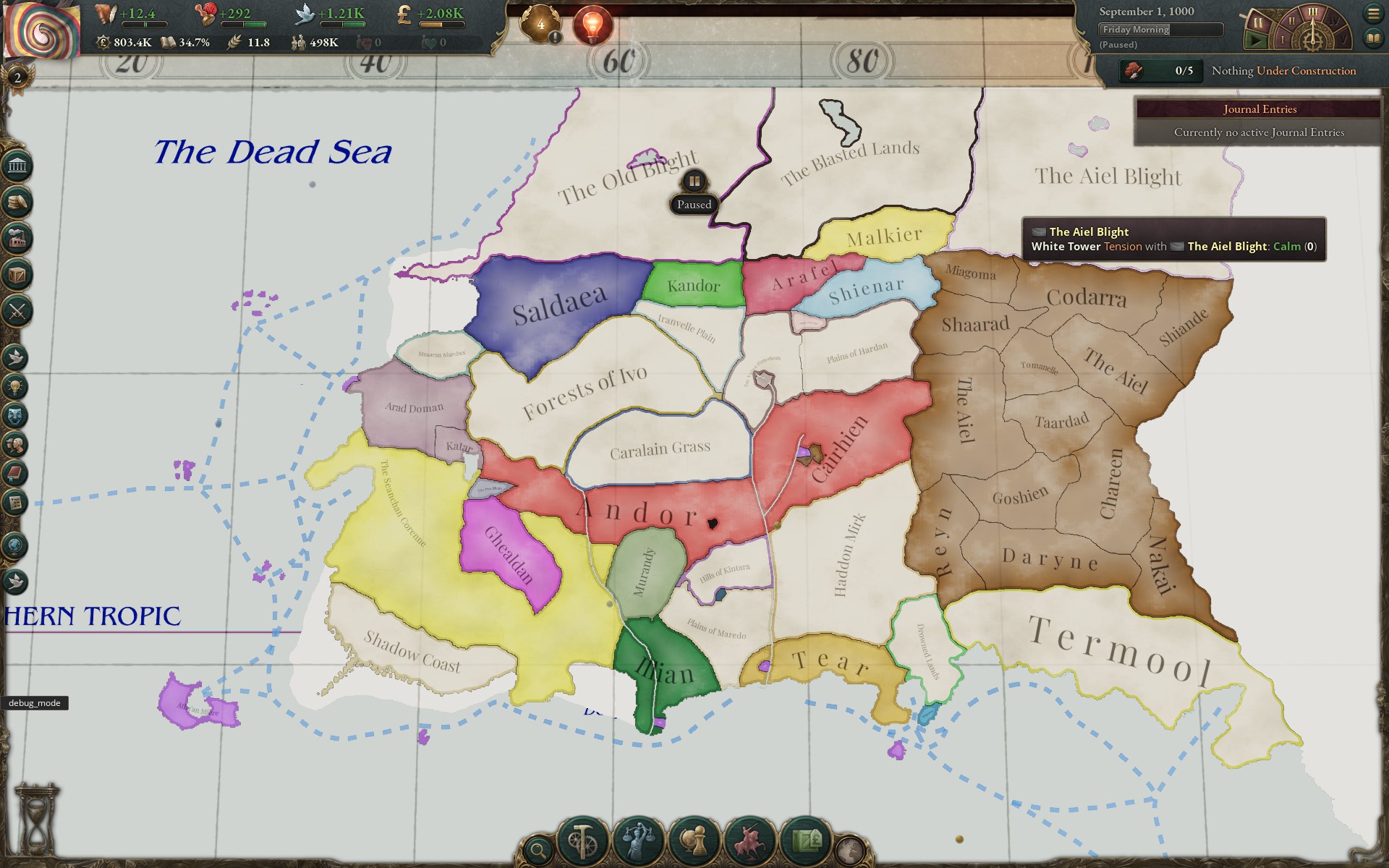Open the politics lens with scales icon

pyautogui.click(x=637, y=839)
